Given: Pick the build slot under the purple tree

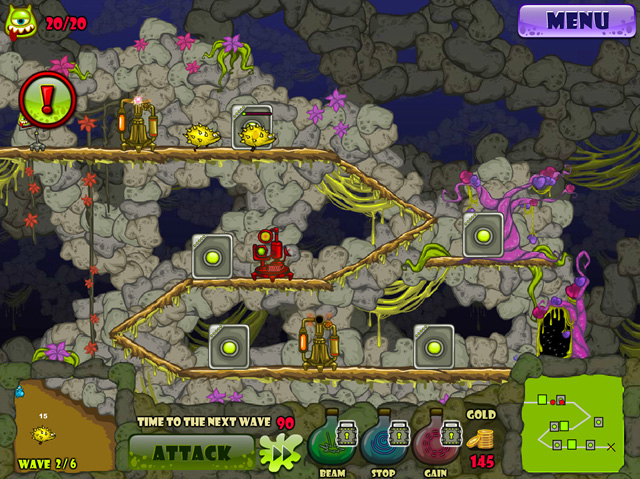Looking at the screenshot, I should 482,234.
